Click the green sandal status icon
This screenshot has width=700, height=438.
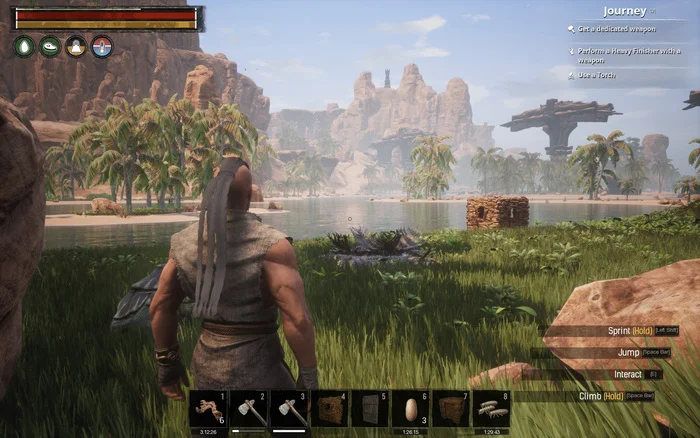tap(50, 46)
